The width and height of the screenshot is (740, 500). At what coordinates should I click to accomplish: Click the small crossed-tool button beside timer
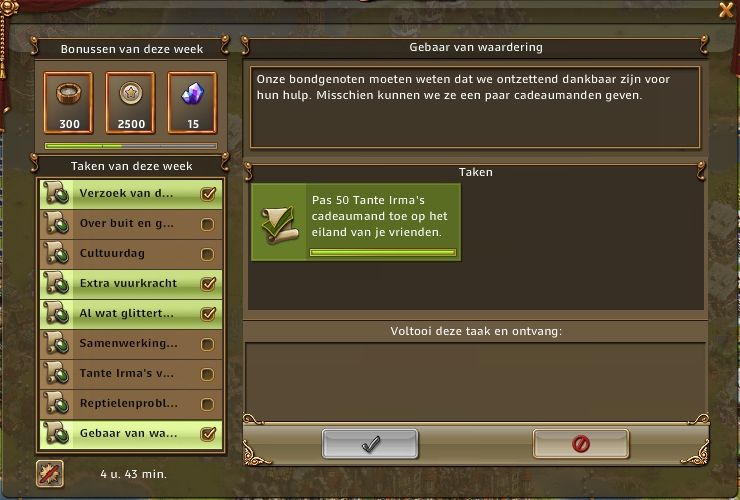50,473
